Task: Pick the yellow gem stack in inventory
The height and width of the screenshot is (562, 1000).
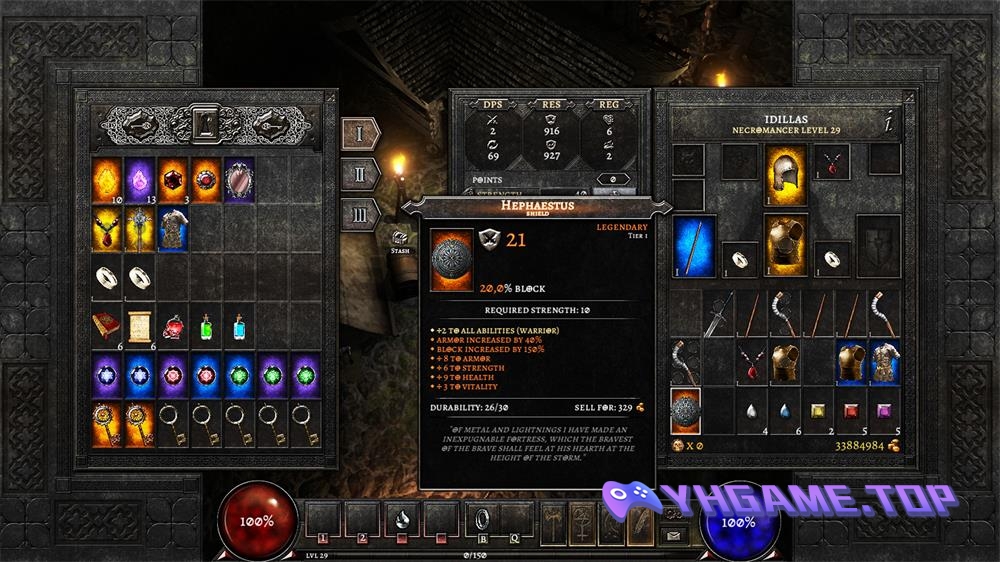Action: [x=818, y=410]
